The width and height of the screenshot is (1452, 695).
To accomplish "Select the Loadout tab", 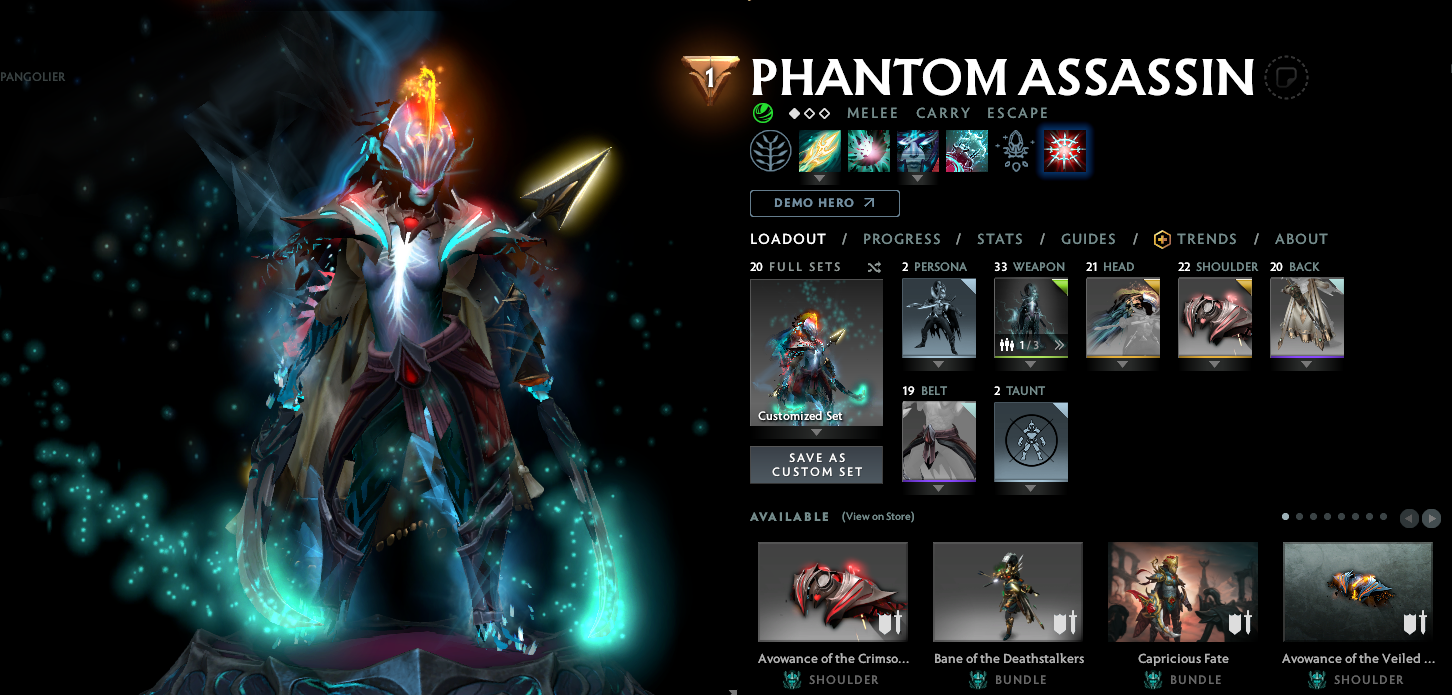I will point(788,239).
